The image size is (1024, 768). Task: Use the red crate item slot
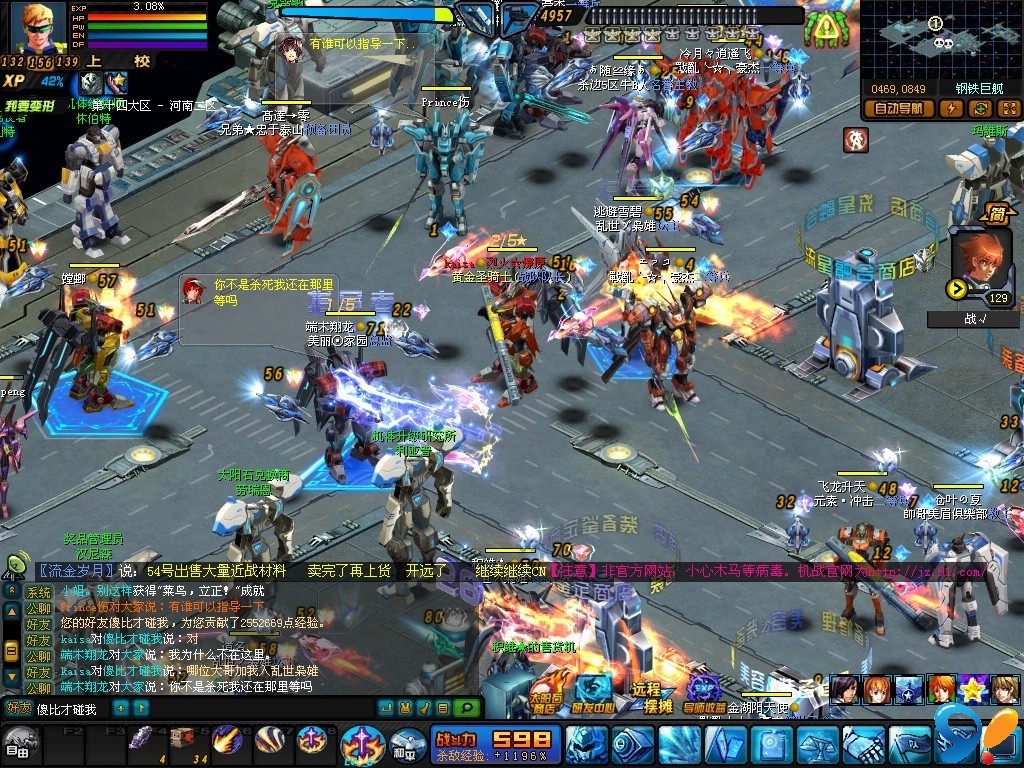(184, 738)
